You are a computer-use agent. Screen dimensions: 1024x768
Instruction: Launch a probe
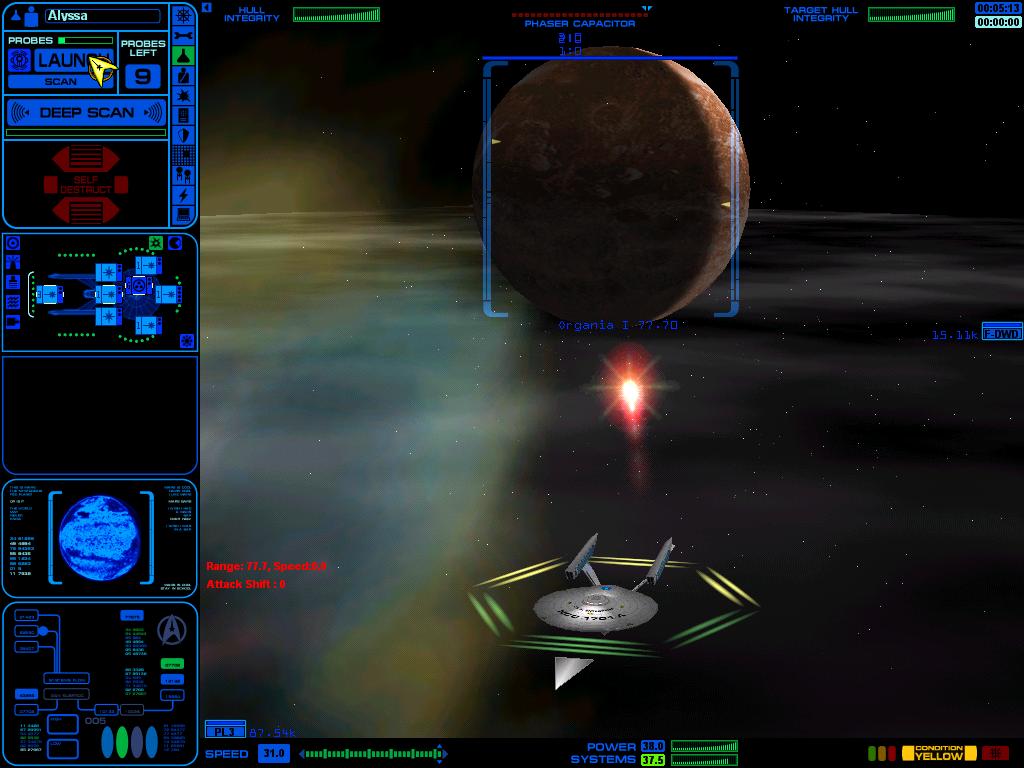tap(72, 61)
